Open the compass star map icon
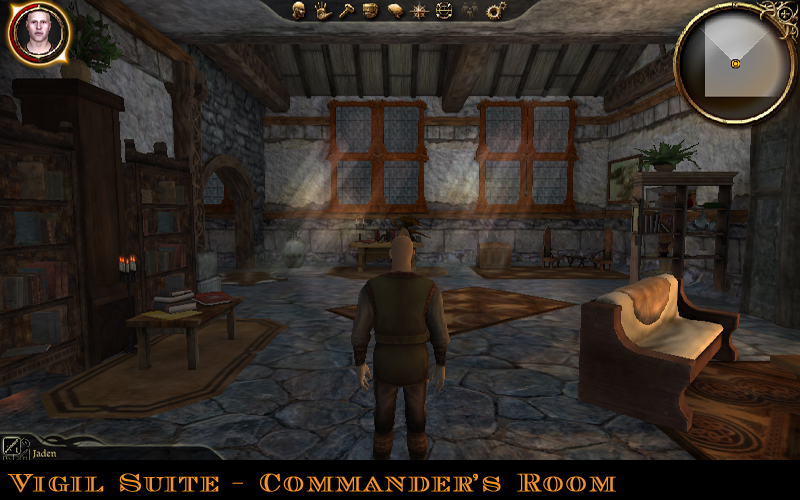800x500 pixels. [x=419, y=11]
